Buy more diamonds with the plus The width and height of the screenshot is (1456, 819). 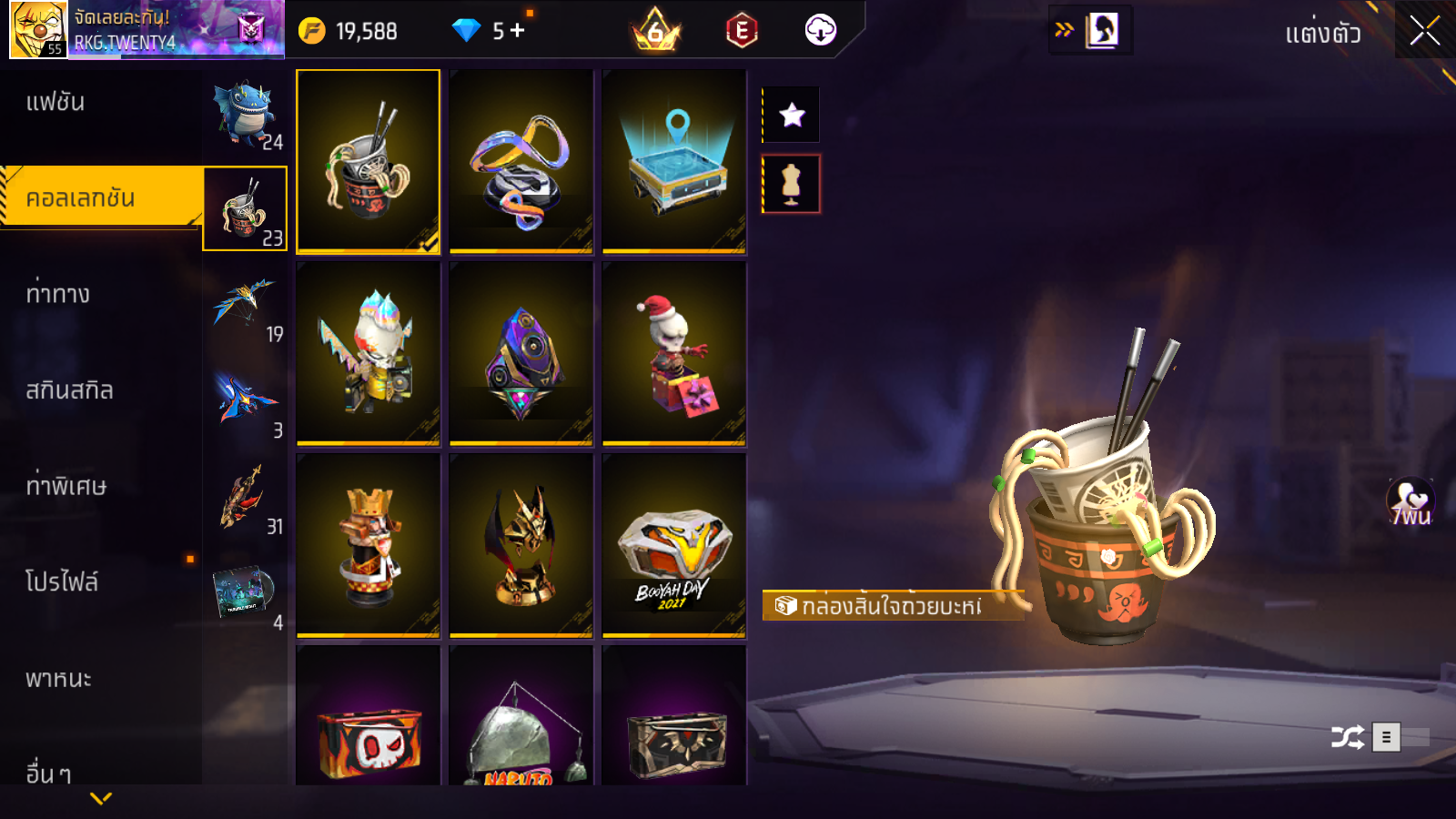point(517,31)
